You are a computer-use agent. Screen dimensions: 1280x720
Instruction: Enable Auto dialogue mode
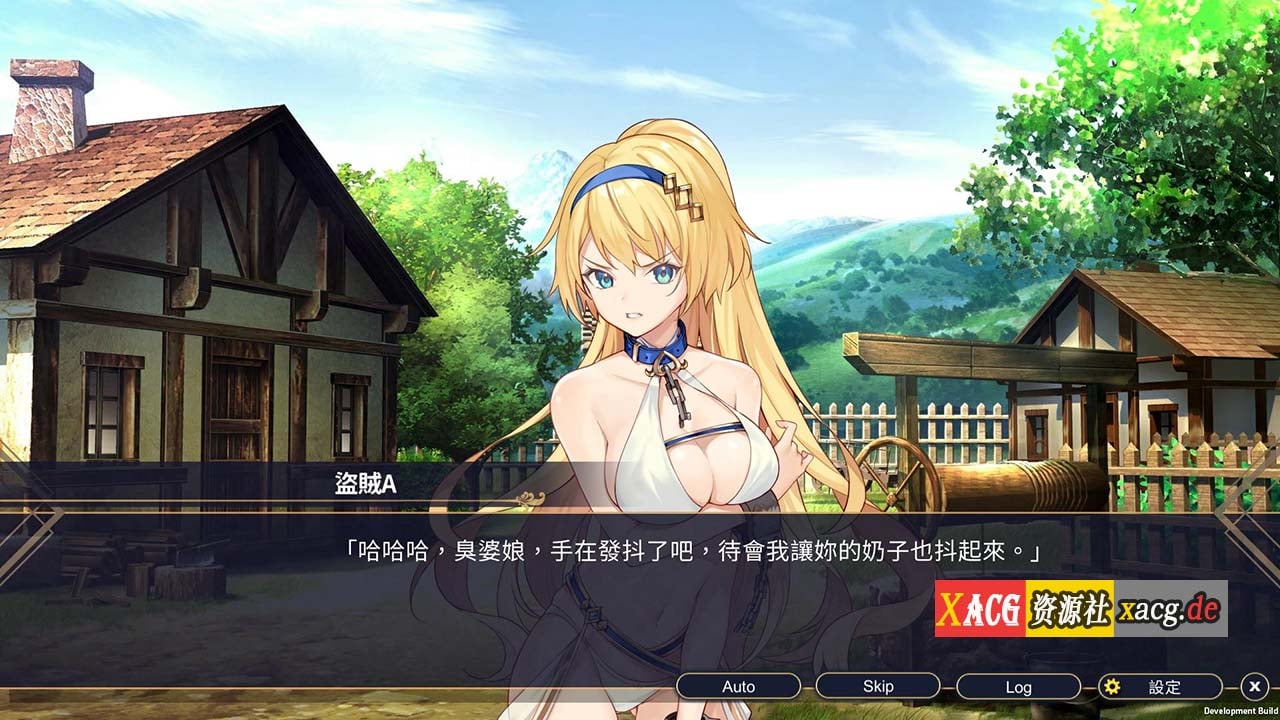point(739,686)
